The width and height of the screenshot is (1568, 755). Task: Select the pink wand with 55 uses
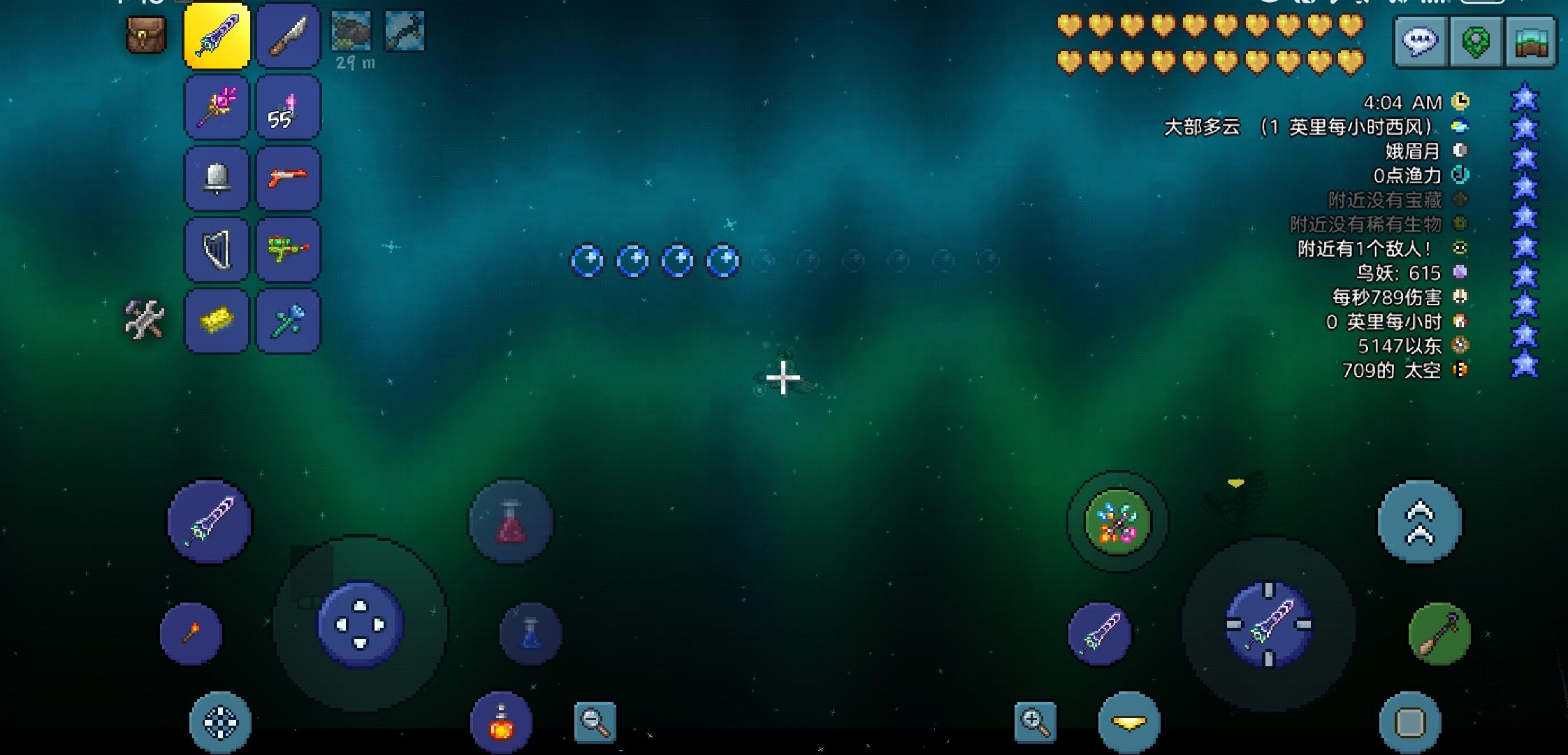tap(289, 106)
